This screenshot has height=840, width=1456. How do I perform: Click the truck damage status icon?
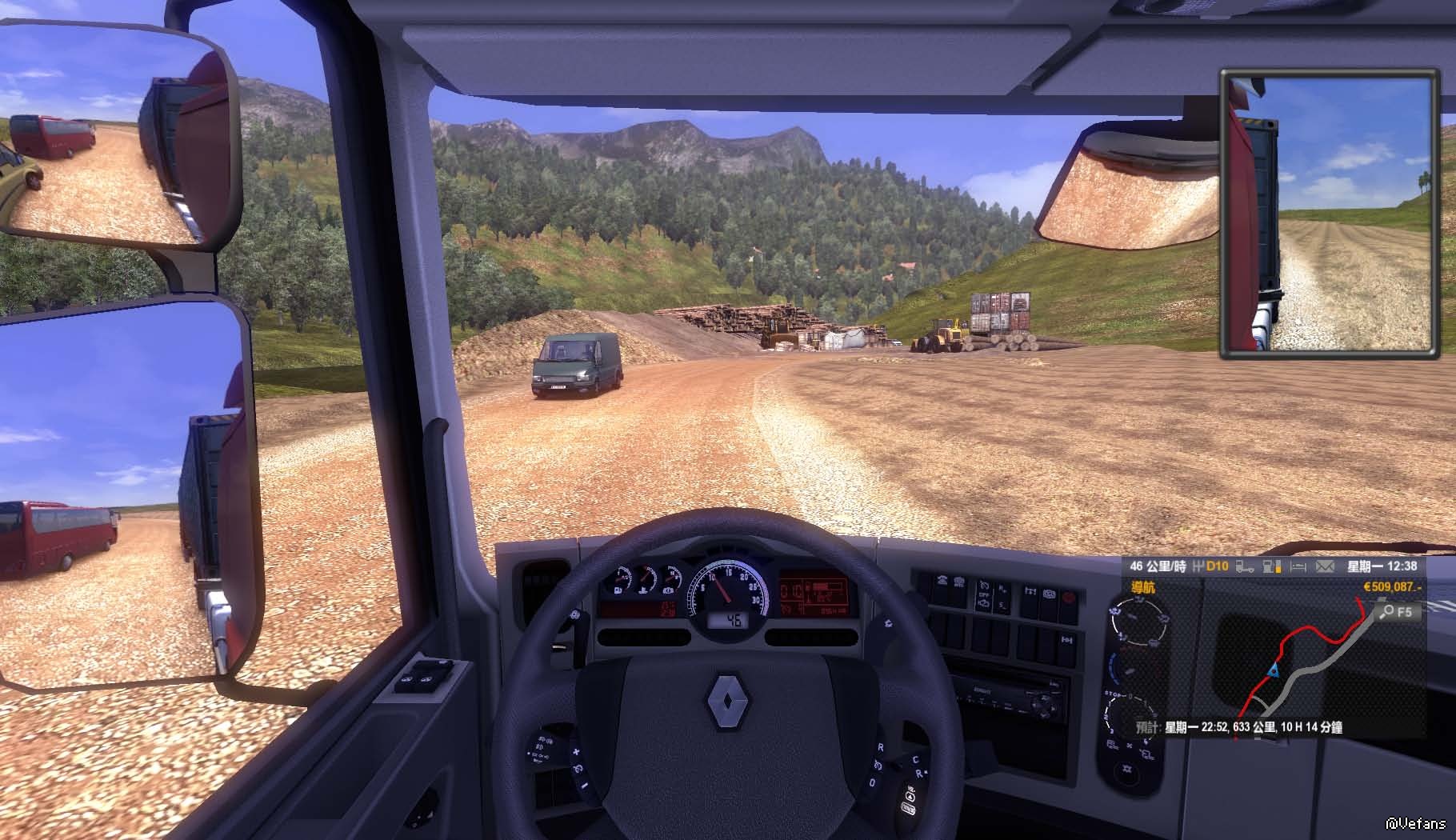1245,566
